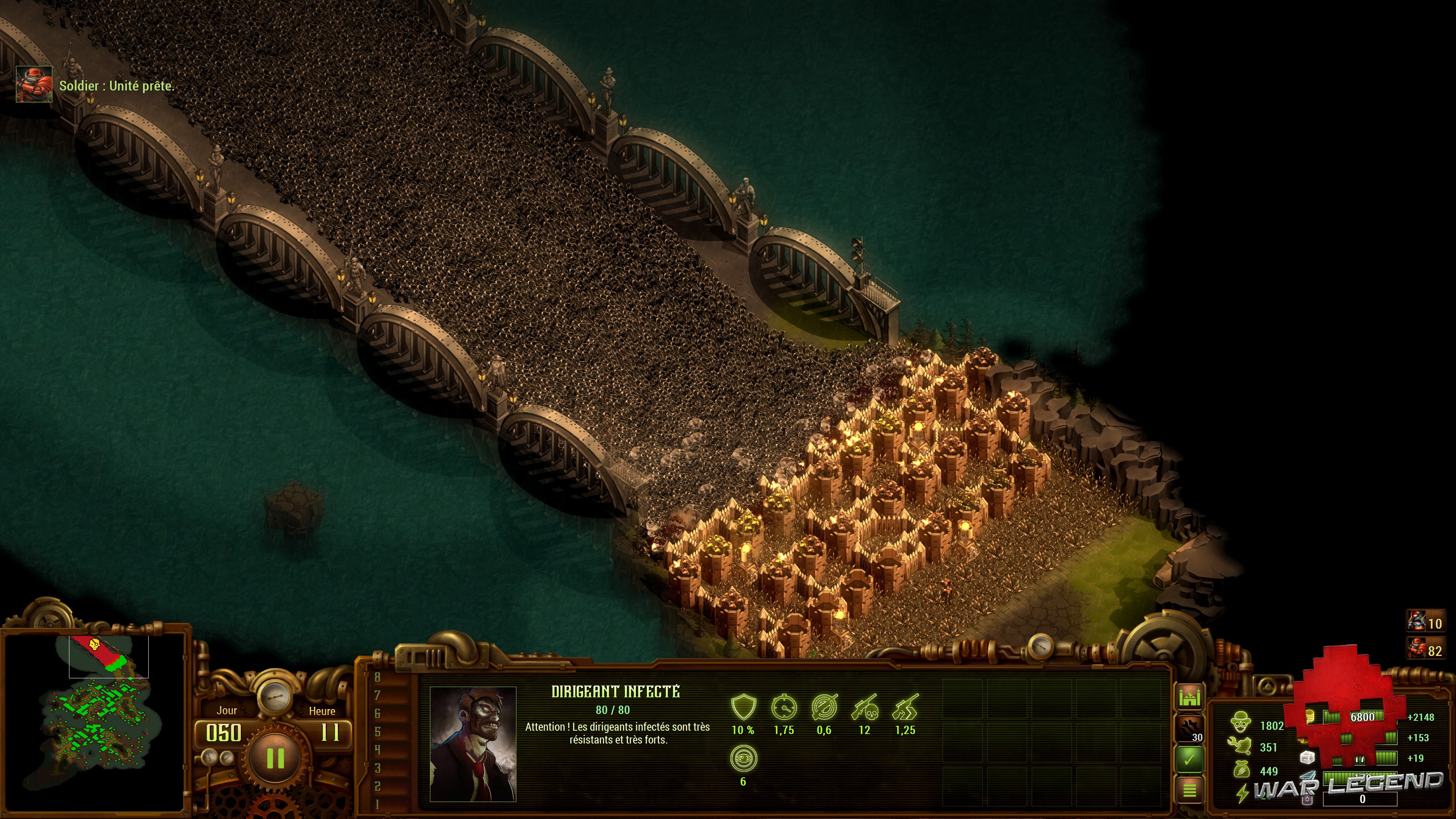Select control group 8
The height and width of the screenshot is (819, 1456).
378,678
